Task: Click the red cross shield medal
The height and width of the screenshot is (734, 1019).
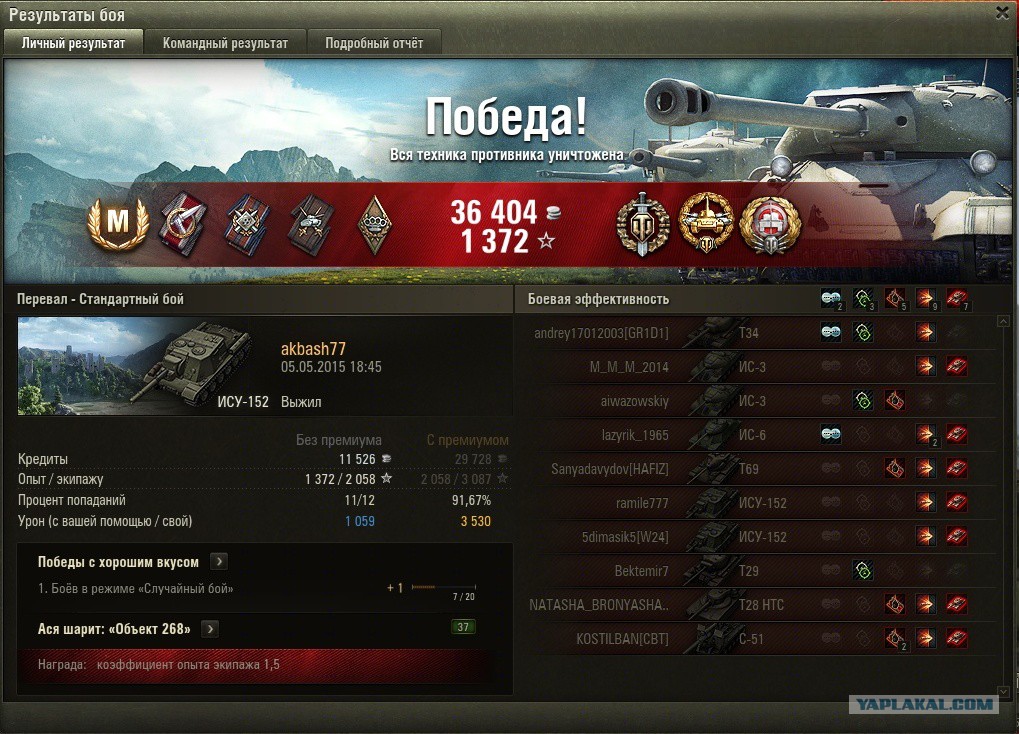Action: tap(770, 224)
